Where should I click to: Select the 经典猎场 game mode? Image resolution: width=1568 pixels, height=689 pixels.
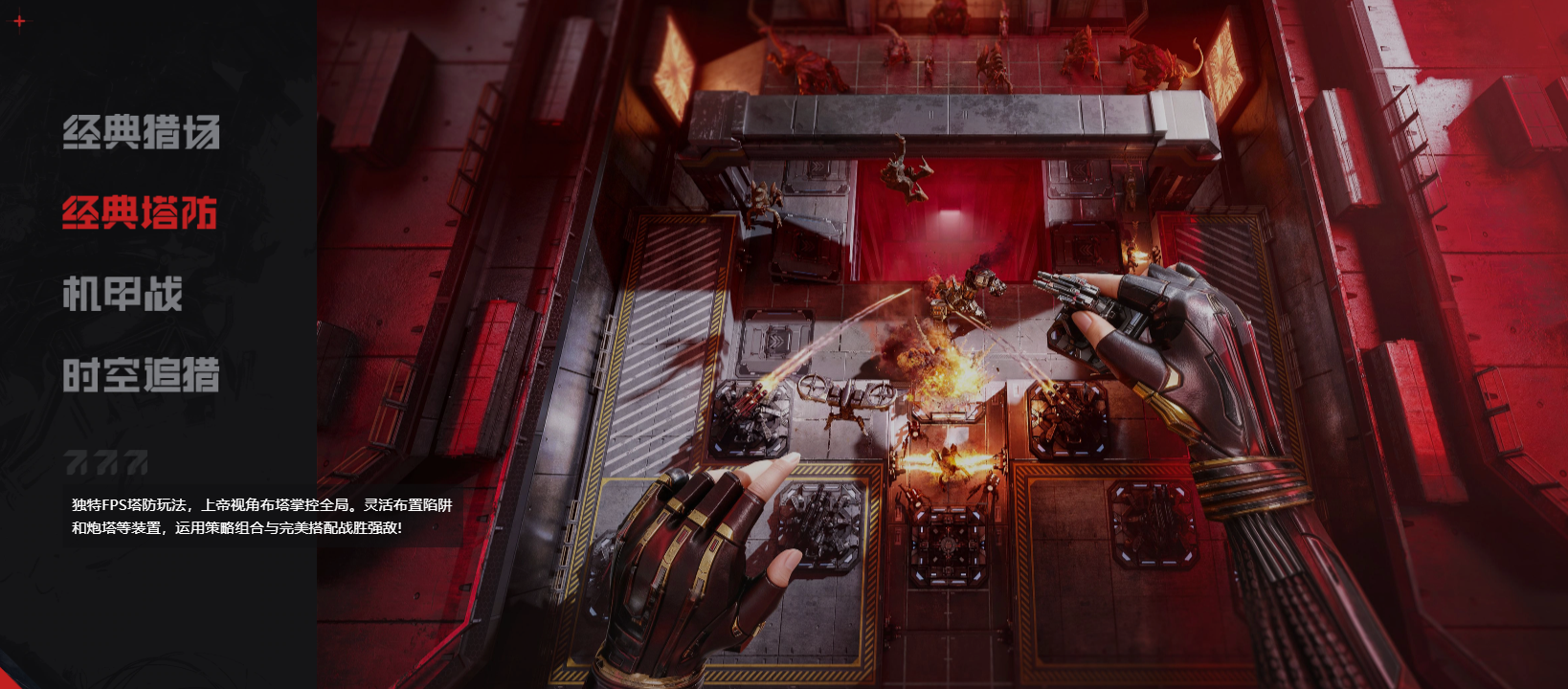pos(141,132)
